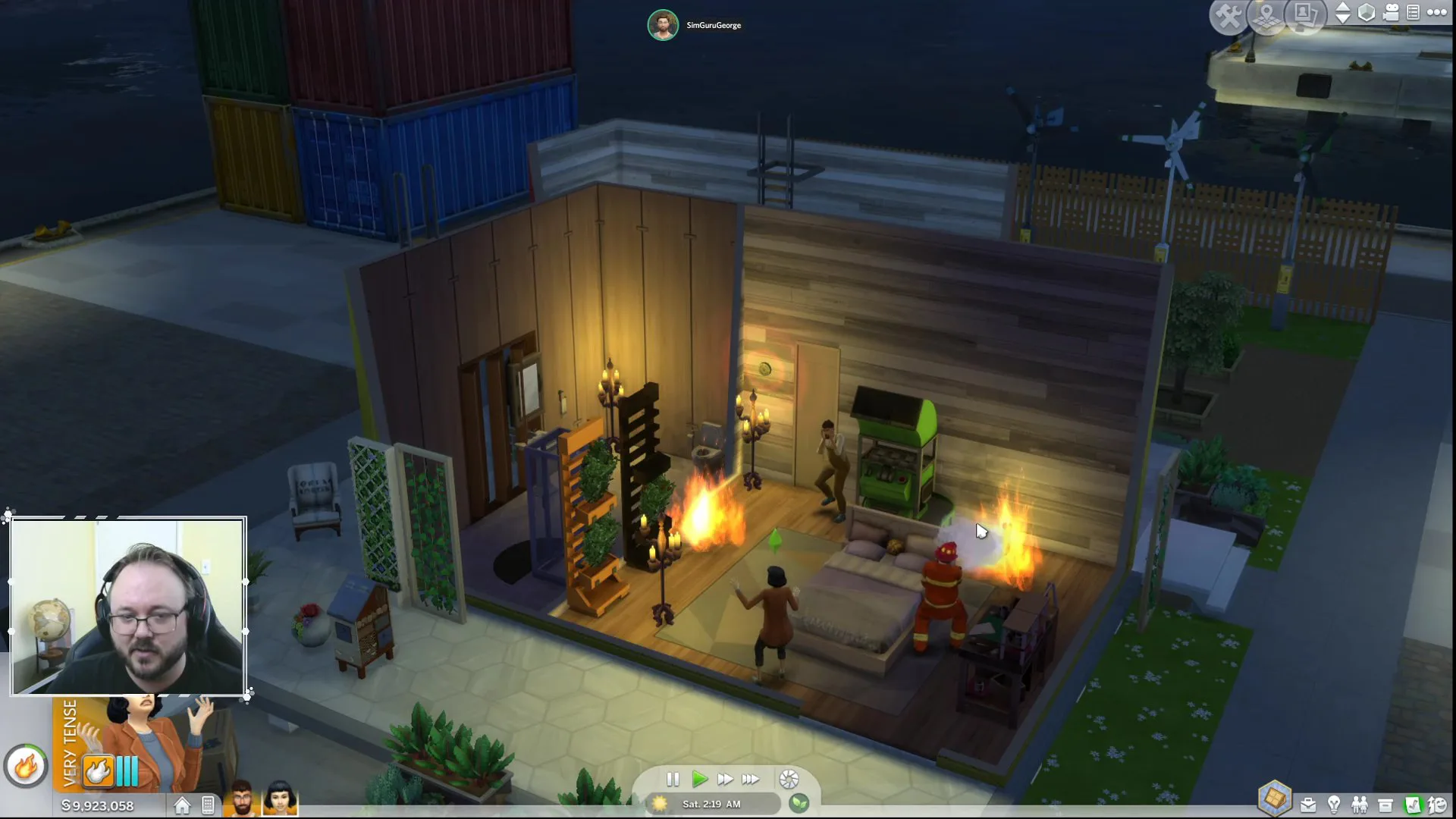1456x819 pixels.
Task: Open the Relationships panel with two figures icon
Action: pyautogui.click(x=1360, y=805)
